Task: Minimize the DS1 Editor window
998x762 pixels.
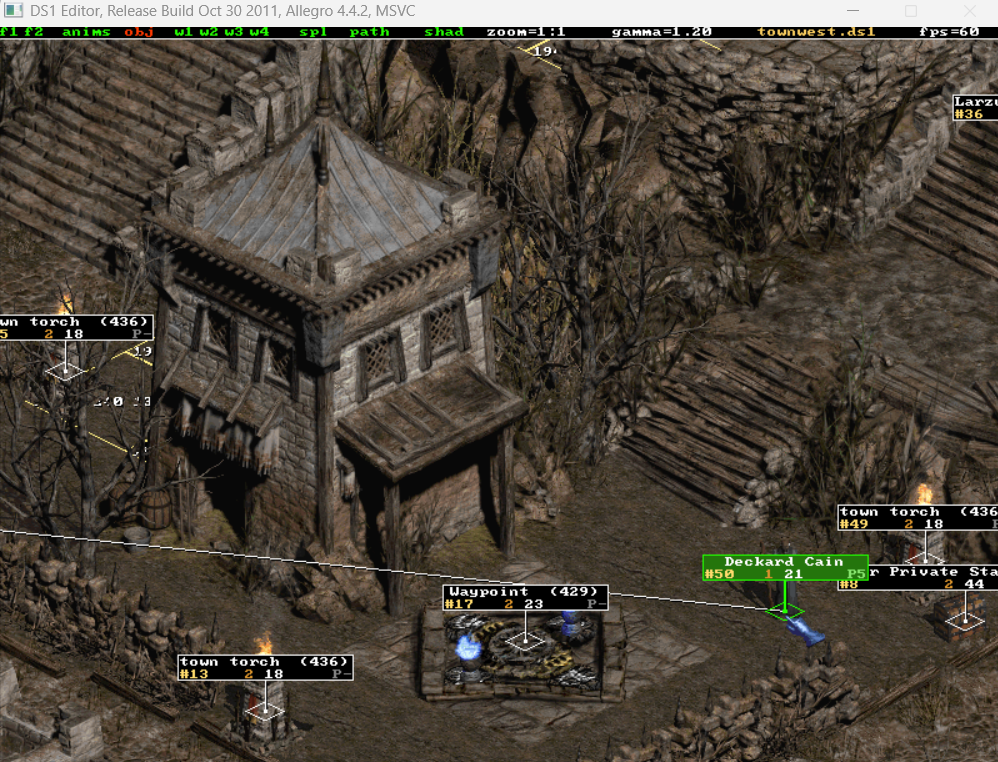Action: point(855,11)
